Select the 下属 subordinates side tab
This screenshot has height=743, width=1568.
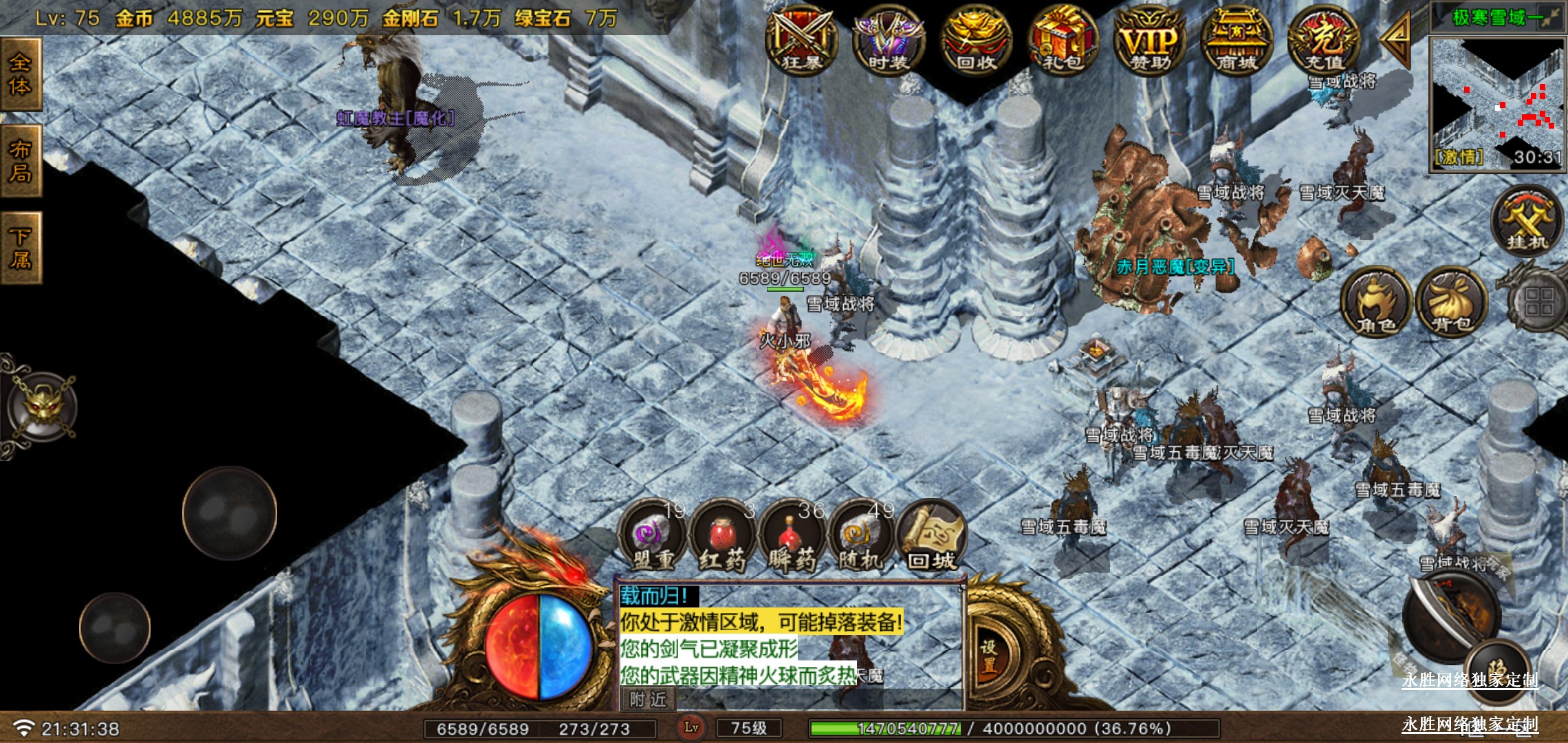point(21,248)
